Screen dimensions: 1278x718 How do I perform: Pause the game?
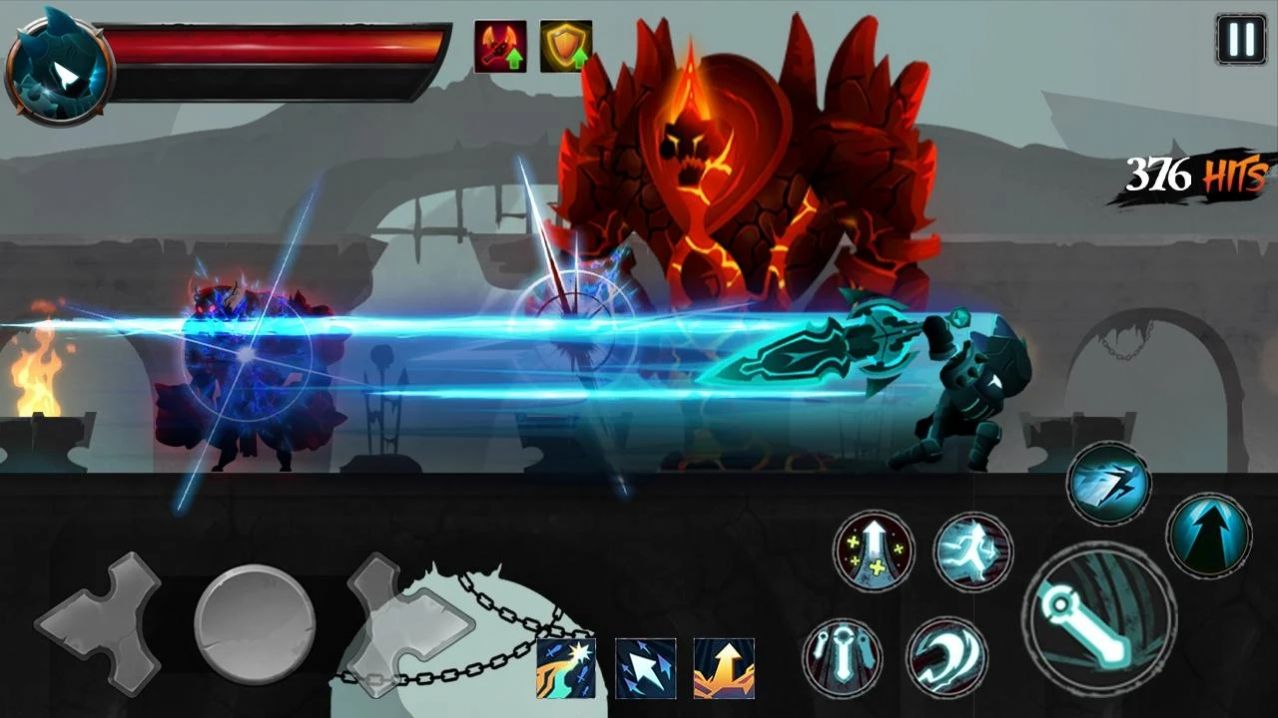point(1240,39)
